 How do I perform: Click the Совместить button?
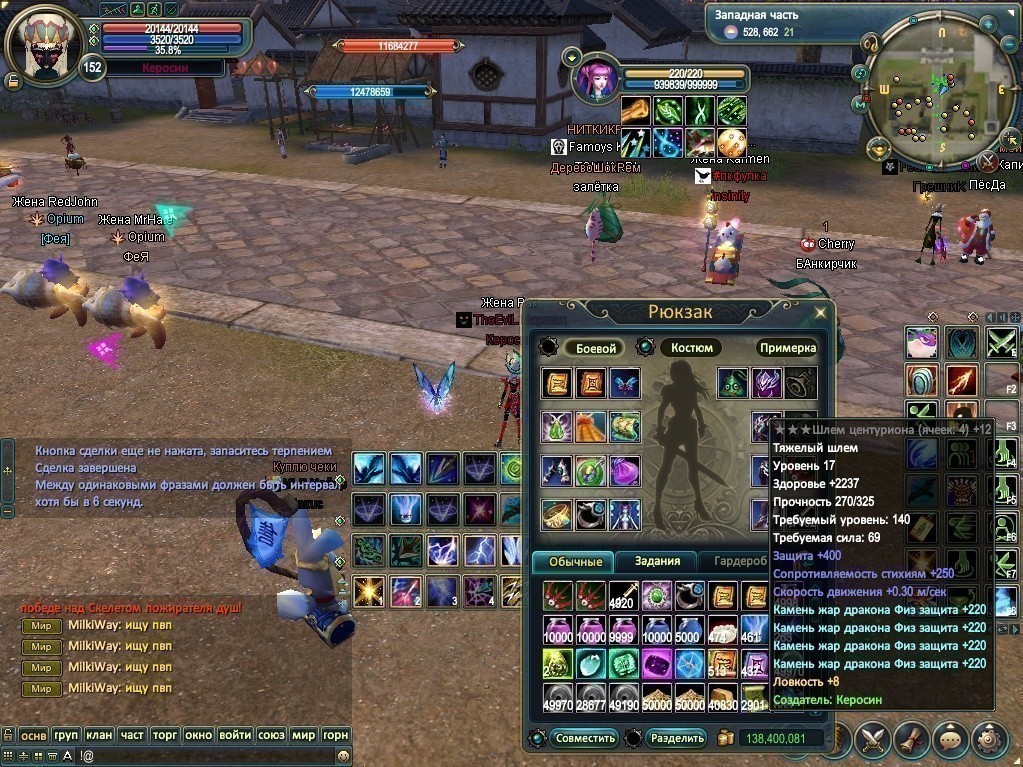tap(585, 739)
